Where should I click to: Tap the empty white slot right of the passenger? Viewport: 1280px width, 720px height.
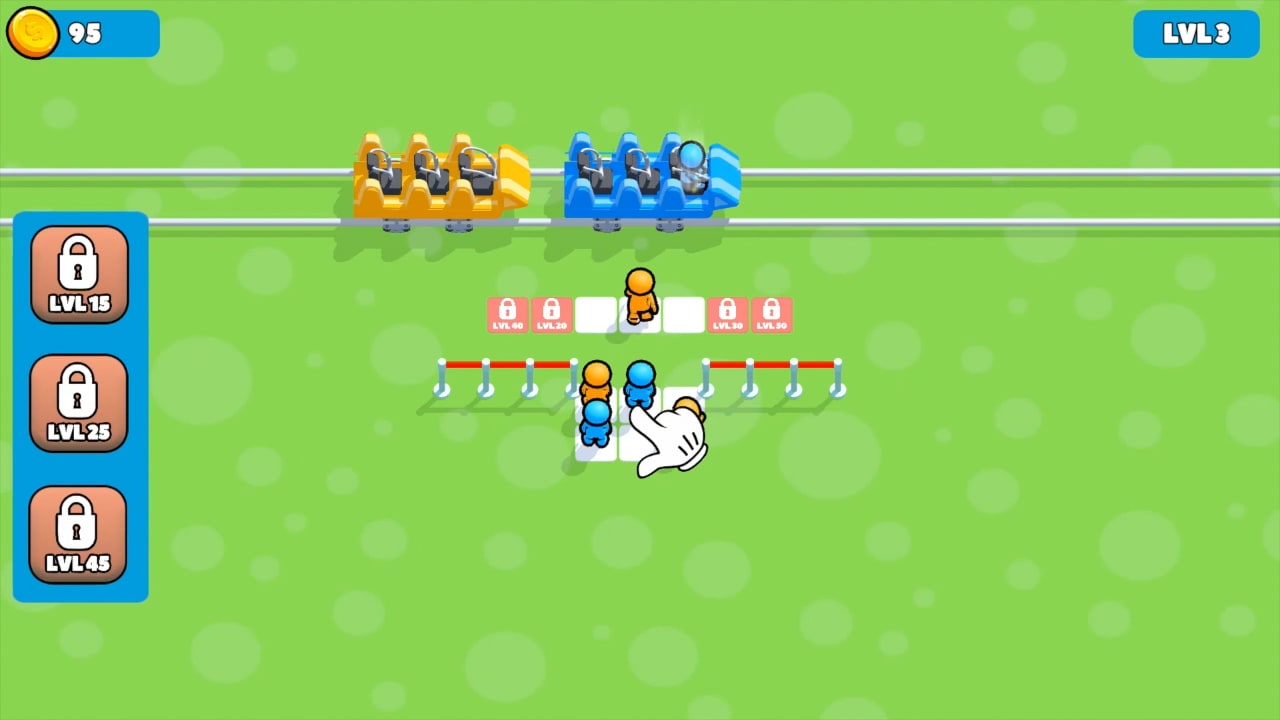[x=684, y=314]
